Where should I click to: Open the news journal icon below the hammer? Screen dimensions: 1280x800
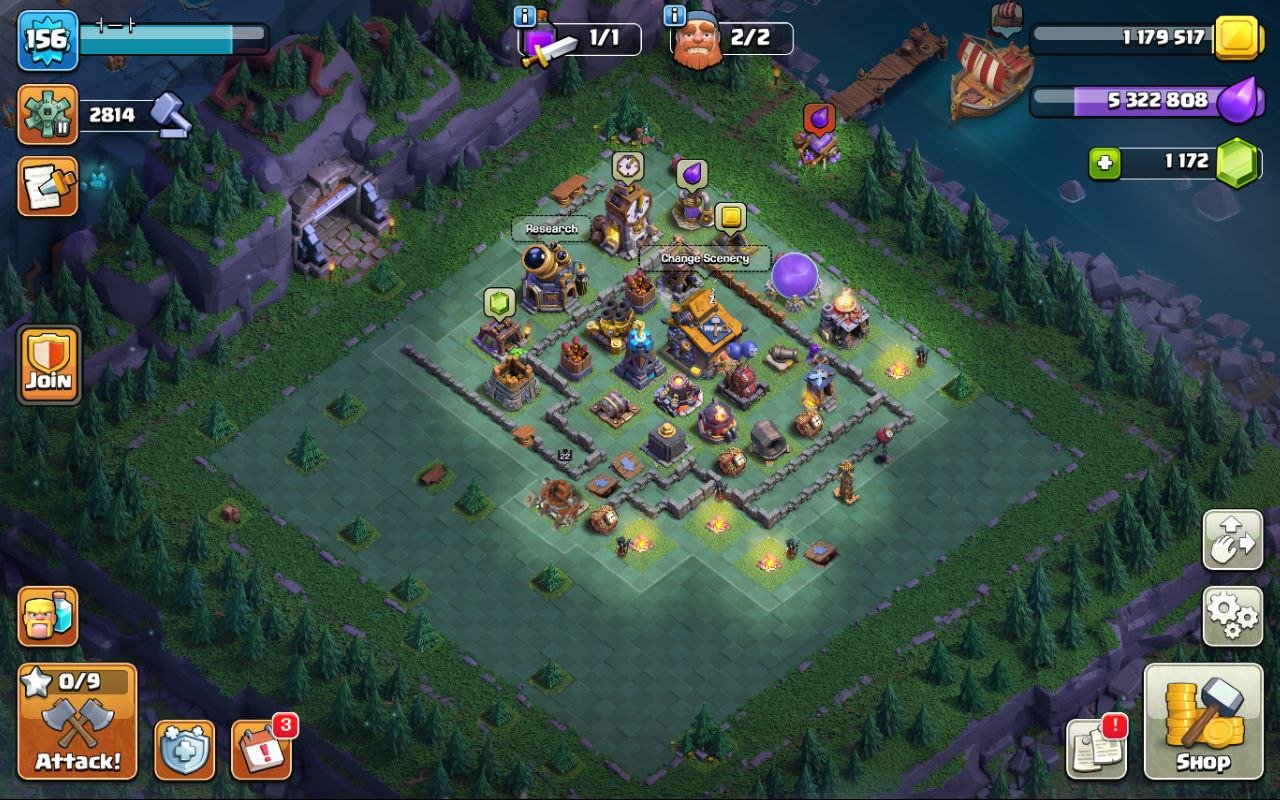[47, 188]
